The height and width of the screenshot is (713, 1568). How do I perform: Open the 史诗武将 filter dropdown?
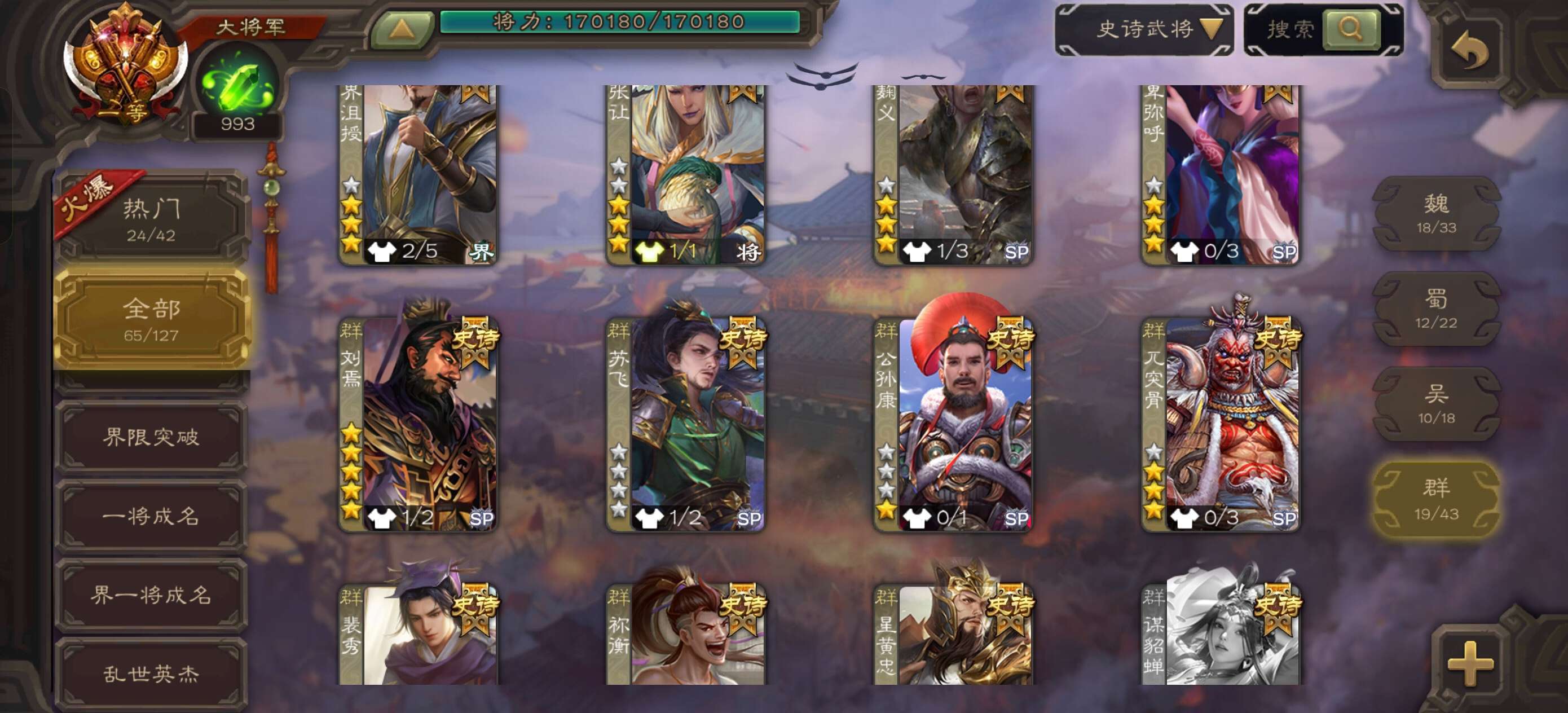(x=1146, y=29)
